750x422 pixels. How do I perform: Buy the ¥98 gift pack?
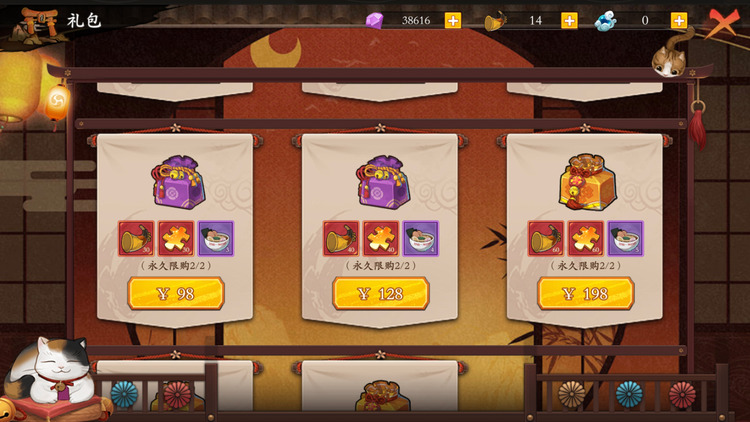coord(176,293)
